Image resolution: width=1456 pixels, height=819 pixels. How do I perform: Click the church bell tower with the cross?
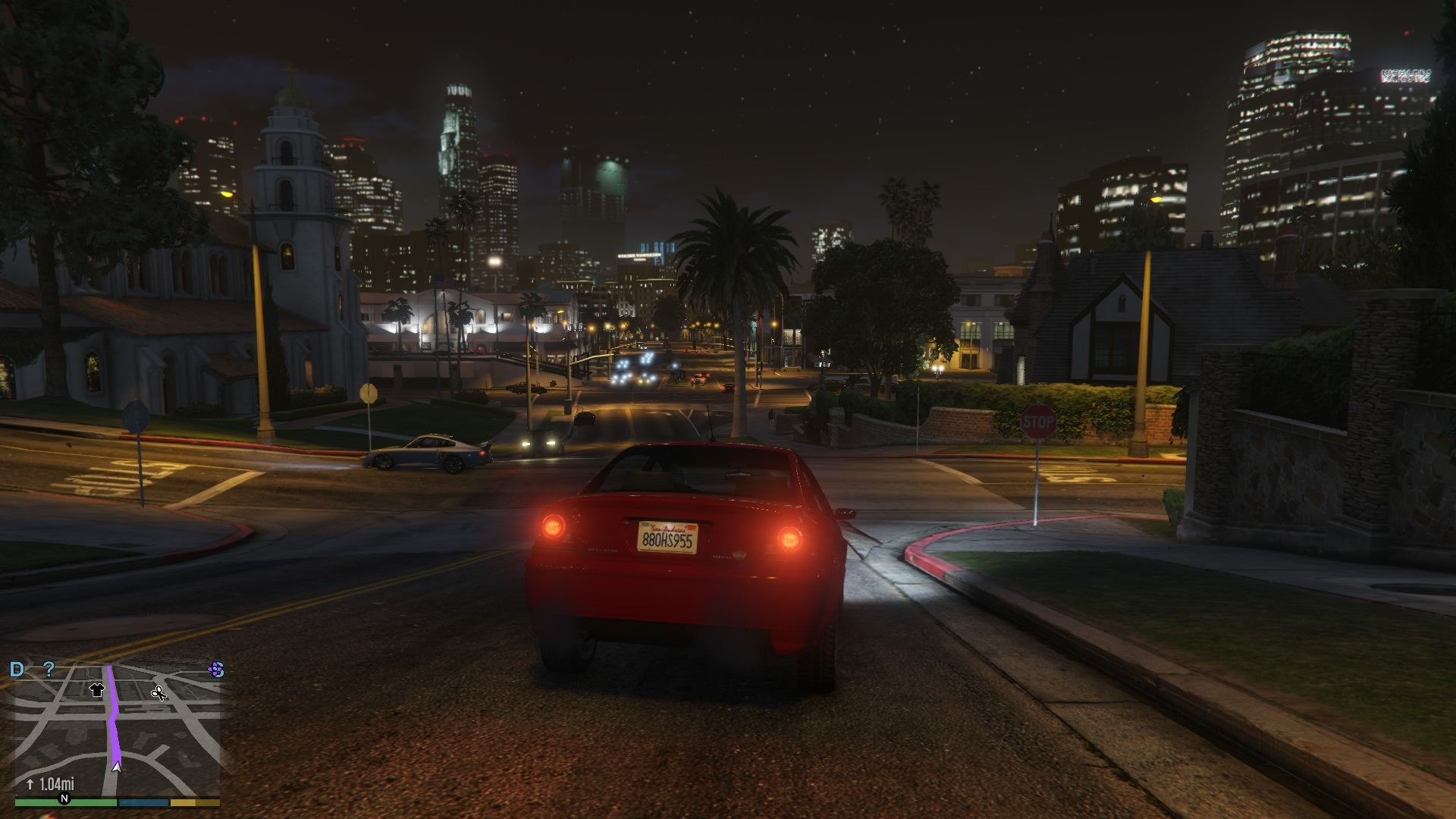tap(291, 152)
